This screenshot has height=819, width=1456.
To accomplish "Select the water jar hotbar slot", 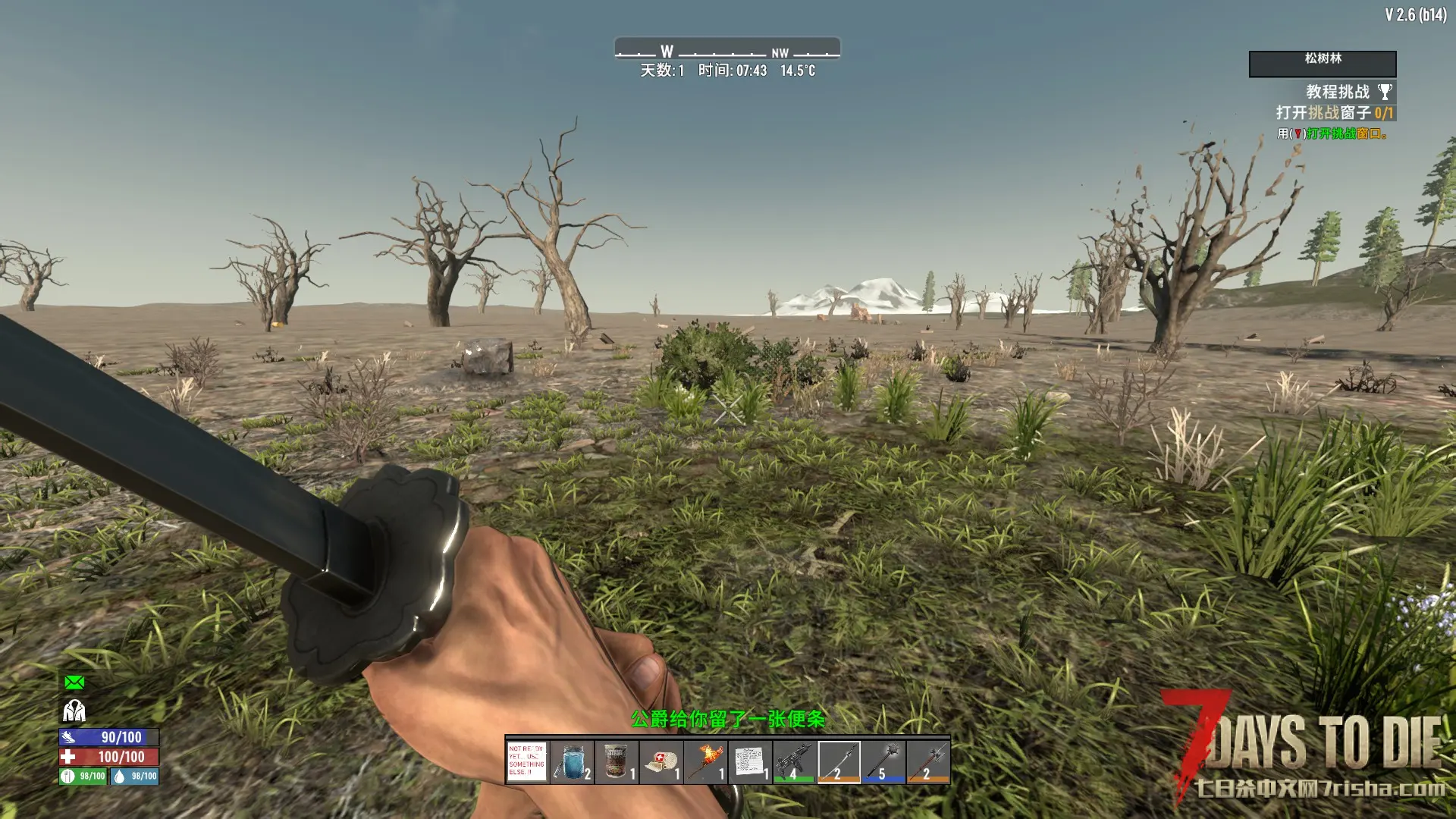I will click(572, 761).
